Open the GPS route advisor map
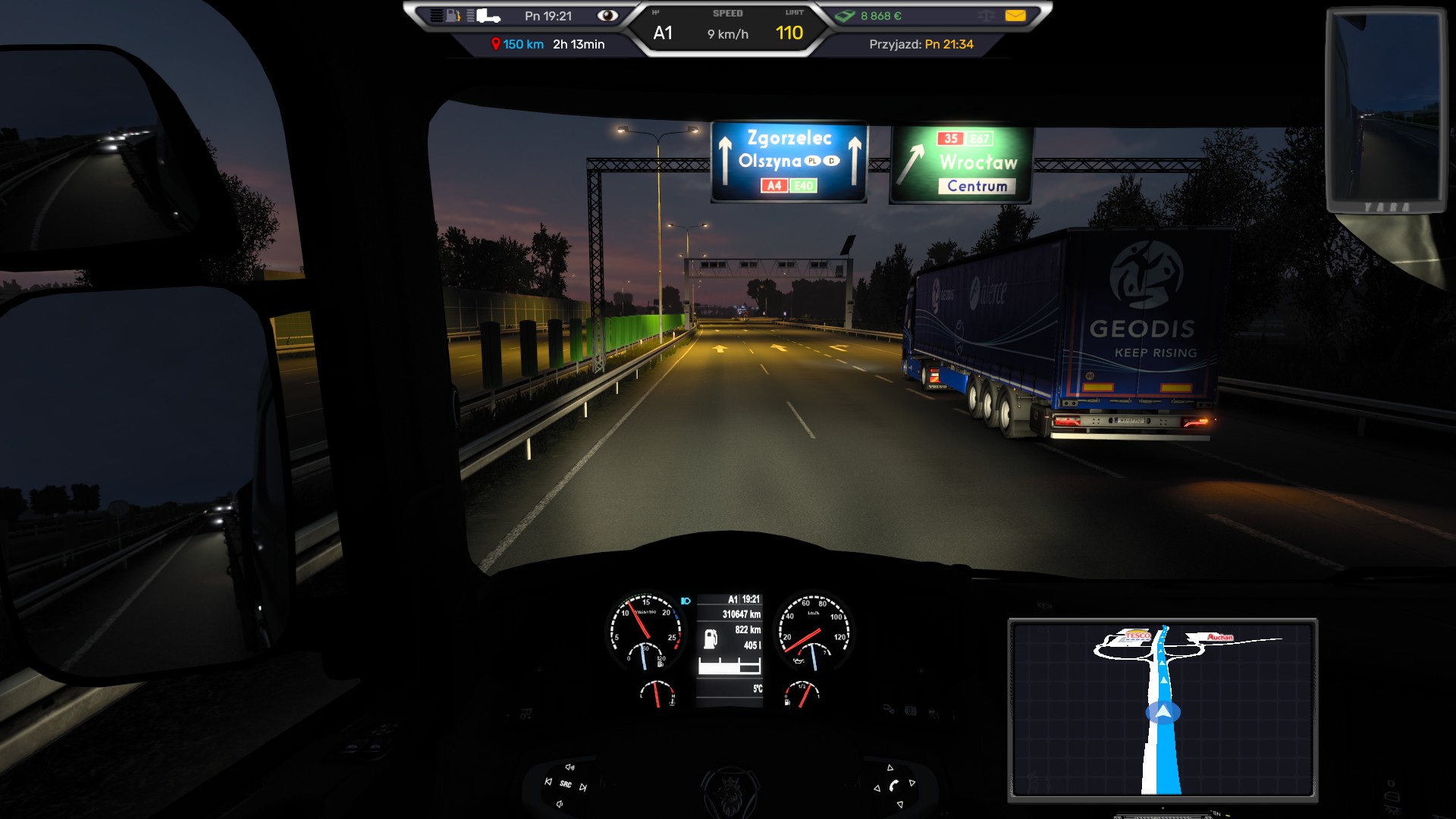Screen dimensions: 1456x819 coord(1163,710)
